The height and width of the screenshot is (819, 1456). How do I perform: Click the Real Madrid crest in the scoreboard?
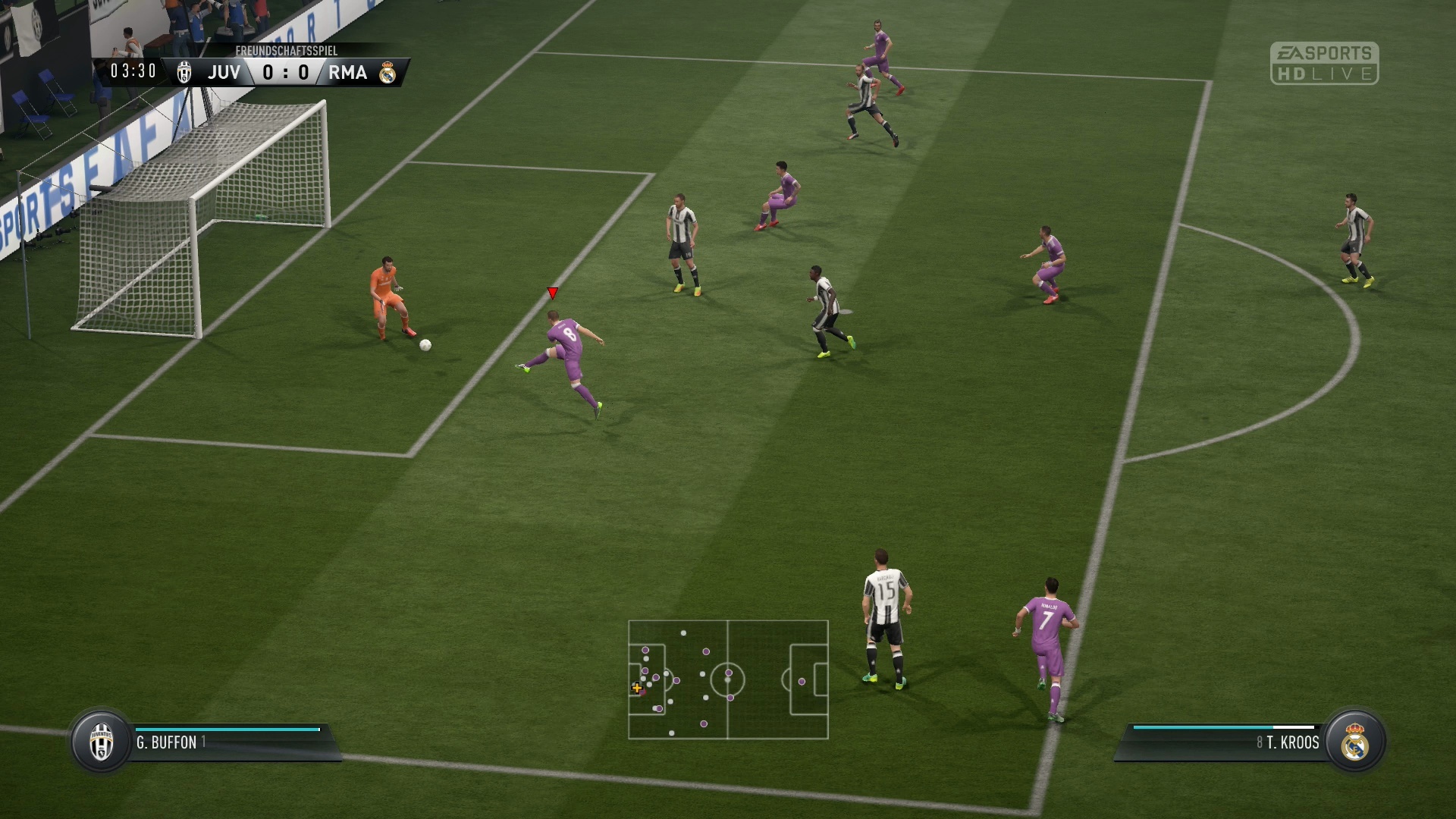point(389,72)
